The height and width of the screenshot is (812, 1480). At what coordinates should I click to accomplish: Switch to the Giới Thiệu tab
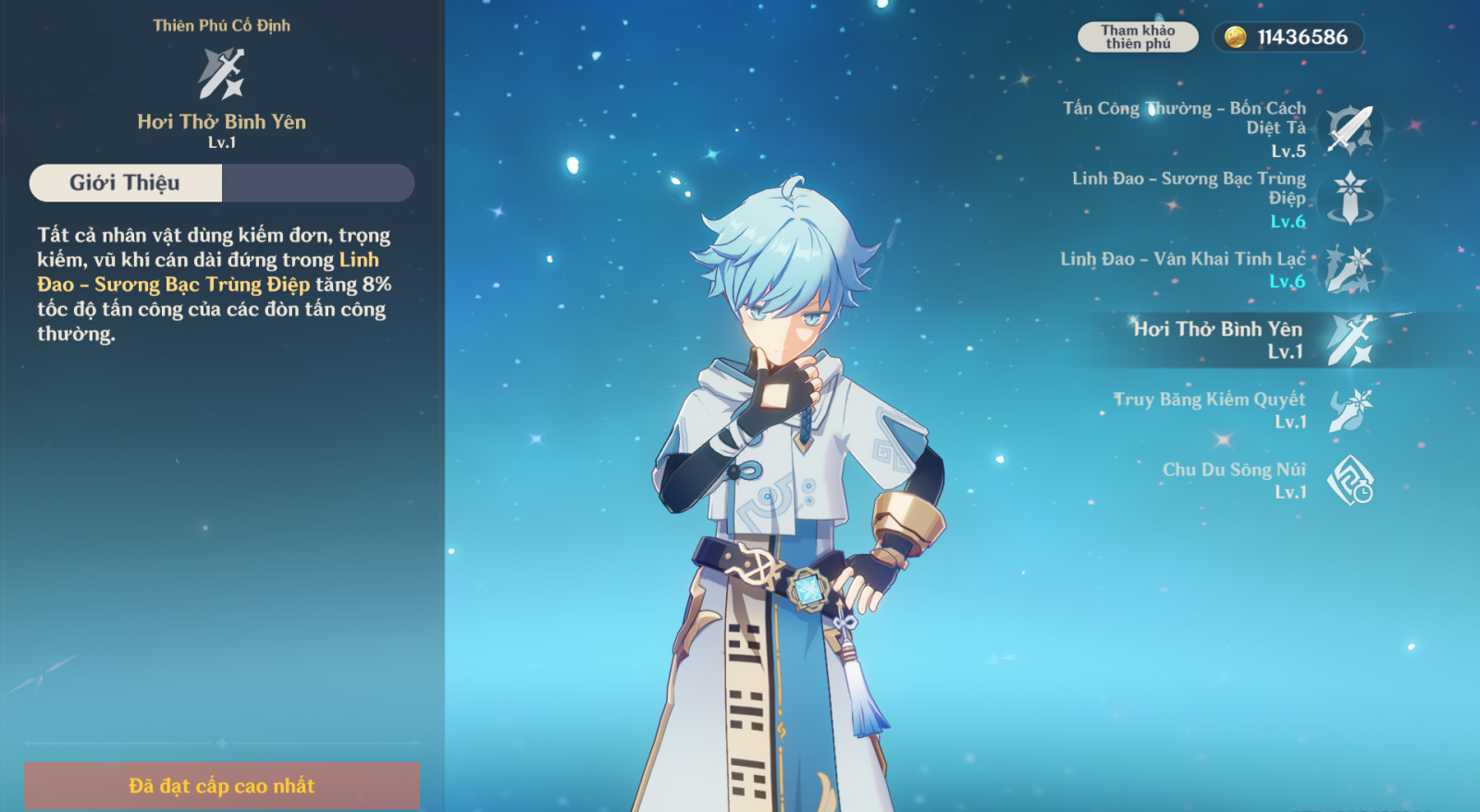click(x=126, y=183)
